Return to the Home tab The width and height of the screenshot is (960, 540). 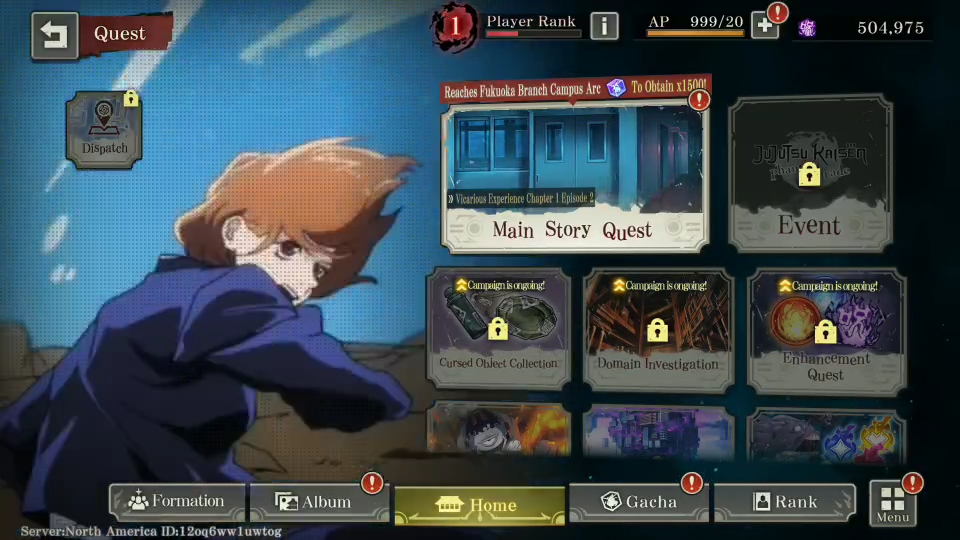479,505
